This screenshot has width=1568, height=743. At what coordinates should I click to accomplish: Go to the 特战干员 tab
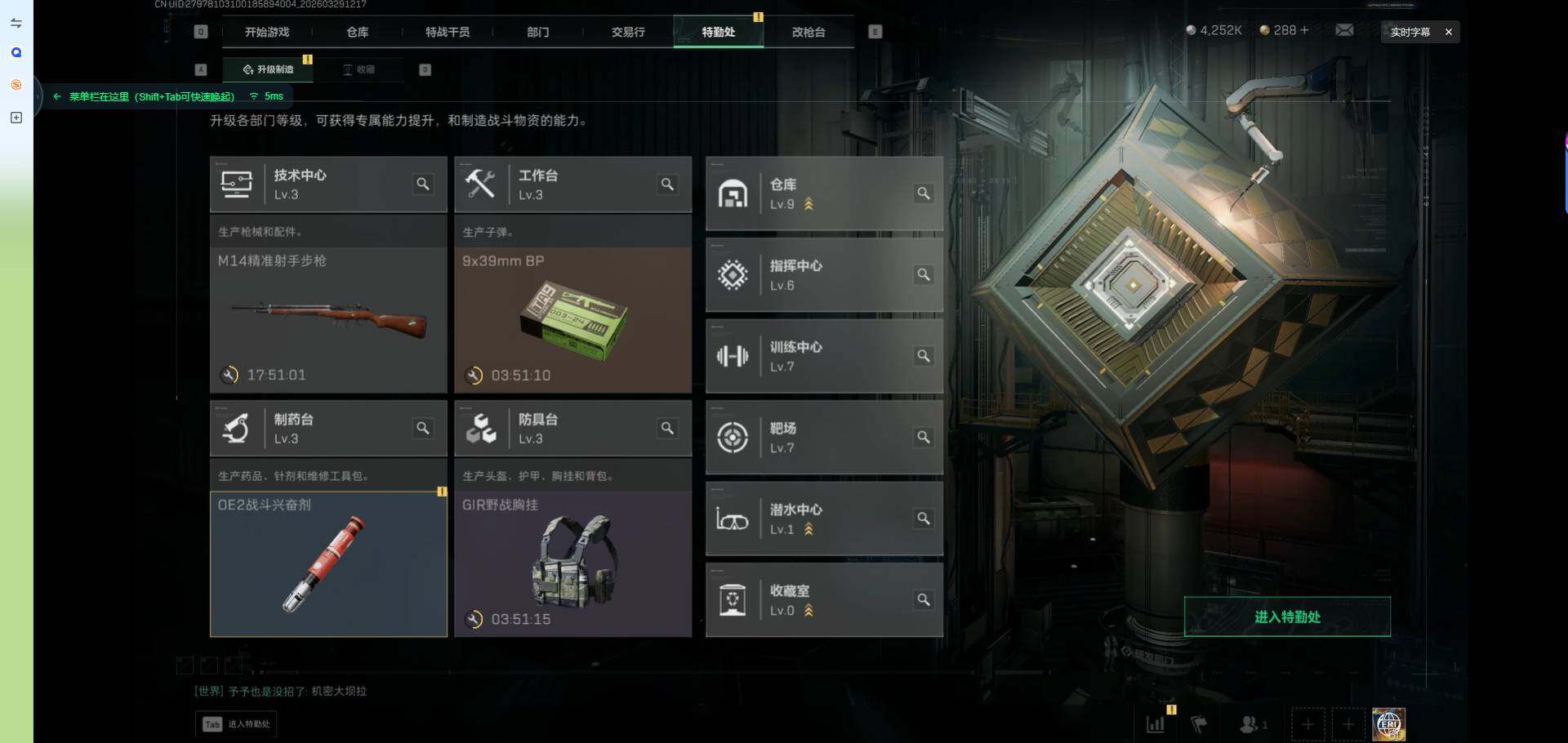(x=448, y=32)
